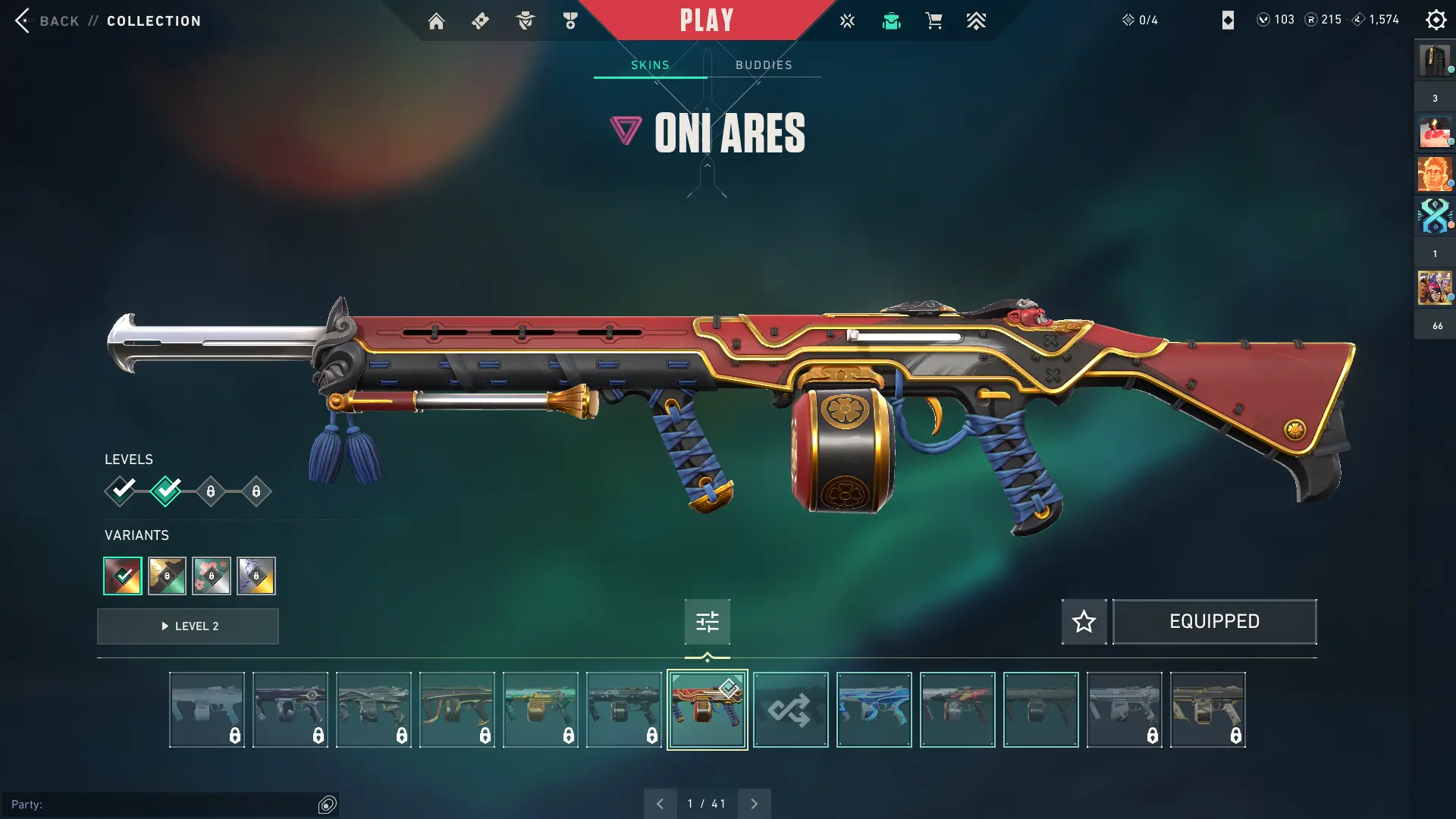Open the settings gear icon
This screenshot has width=1456, height=819.
[1436, 20]
